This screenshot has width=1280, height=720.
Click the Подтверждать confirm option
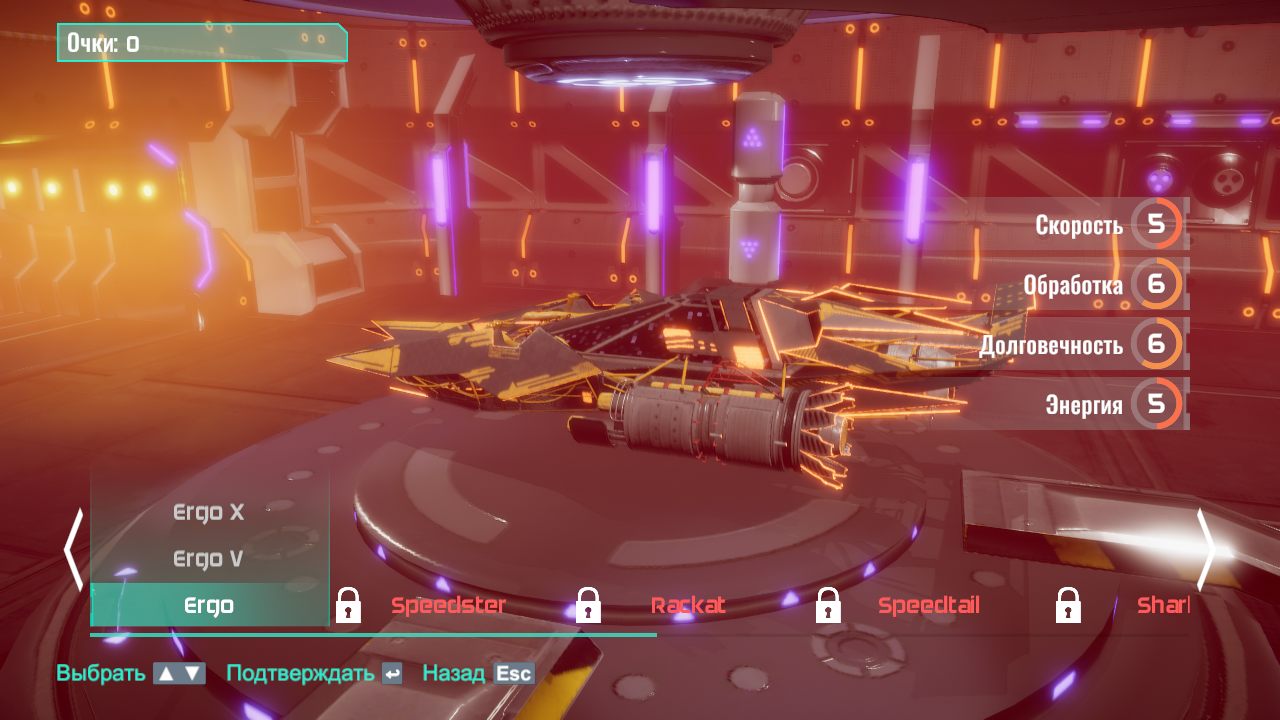(x=314, y=673)
